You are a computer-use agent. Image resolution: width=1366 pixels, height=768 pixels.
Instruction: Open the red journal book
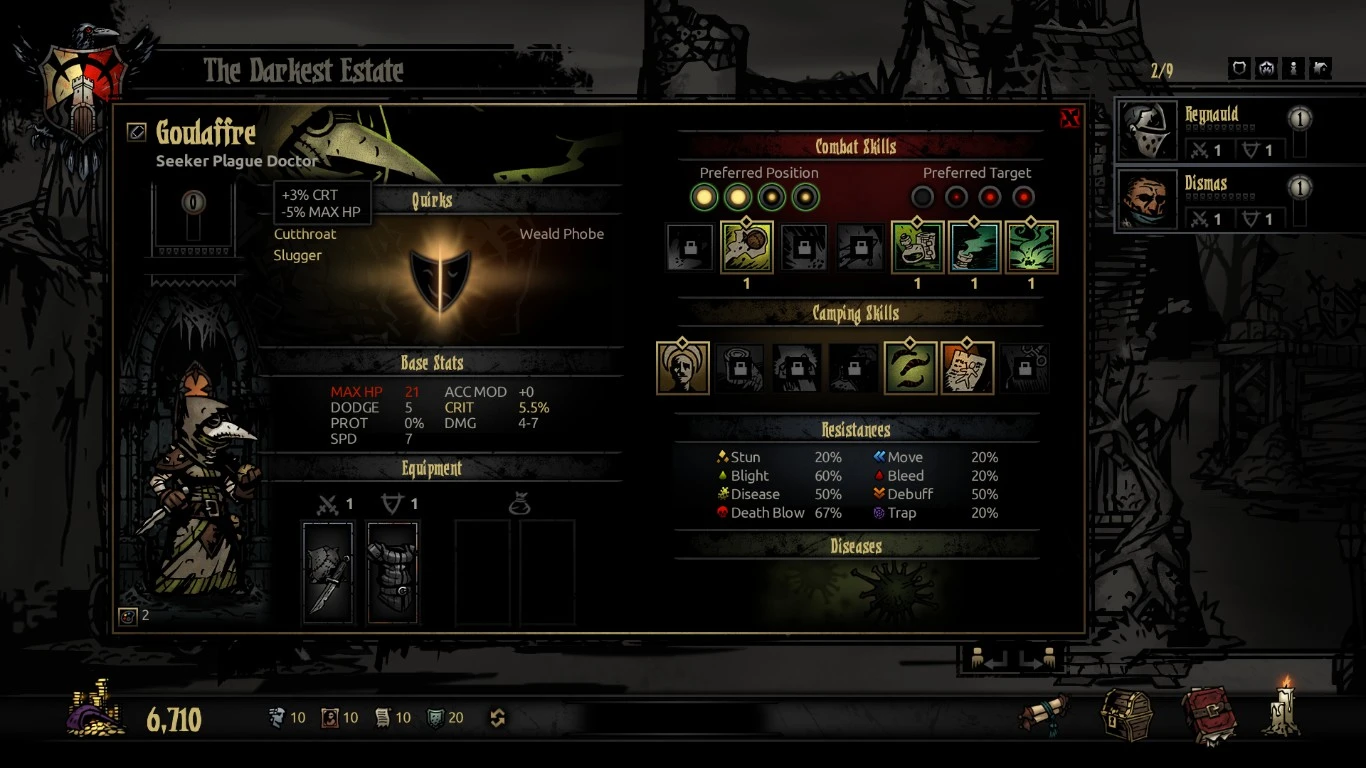tap(1208, 714)
